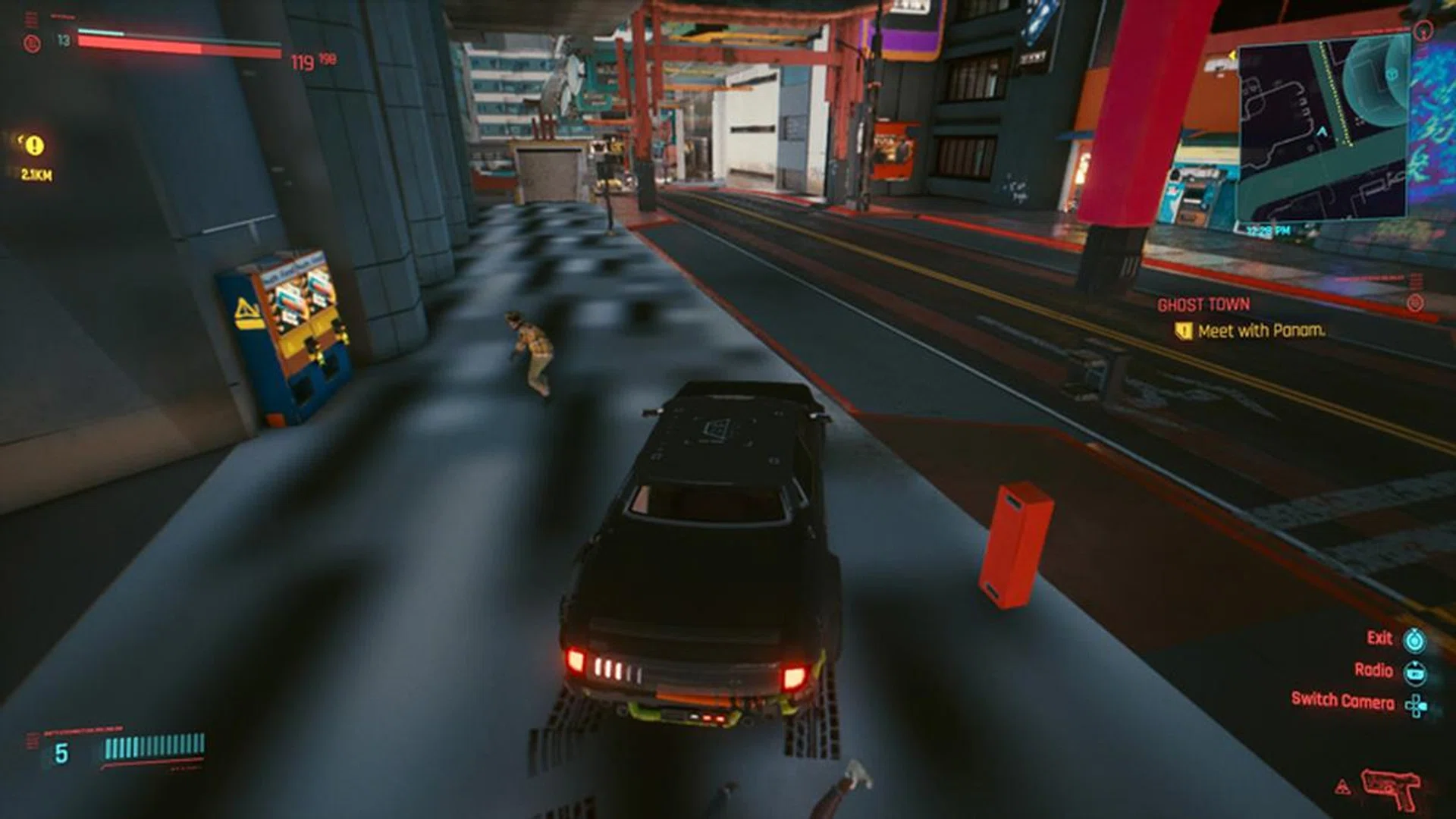Click the player arrow on the minimap

[1319, 130]
